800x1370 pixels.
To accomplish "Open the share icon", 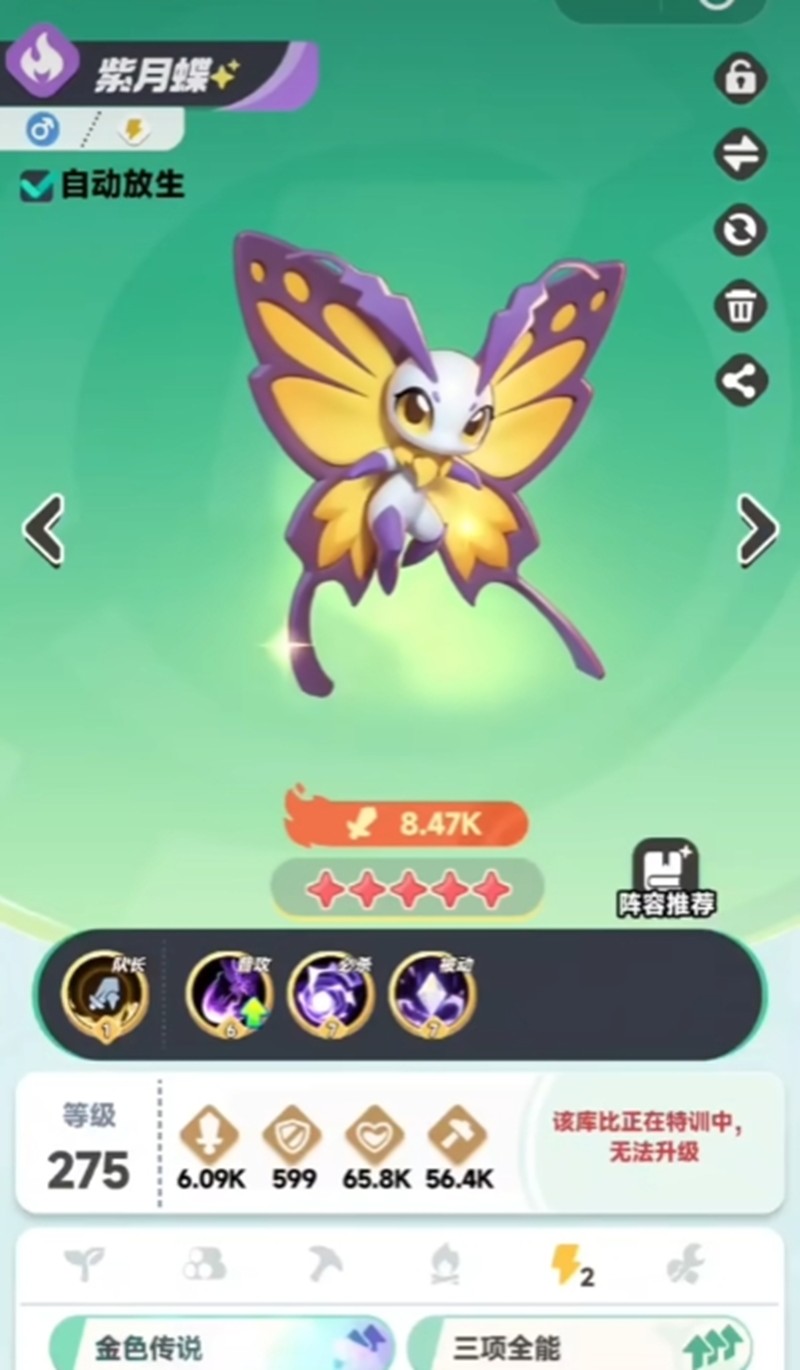I will pyautogui.click(x=740, y=381).
